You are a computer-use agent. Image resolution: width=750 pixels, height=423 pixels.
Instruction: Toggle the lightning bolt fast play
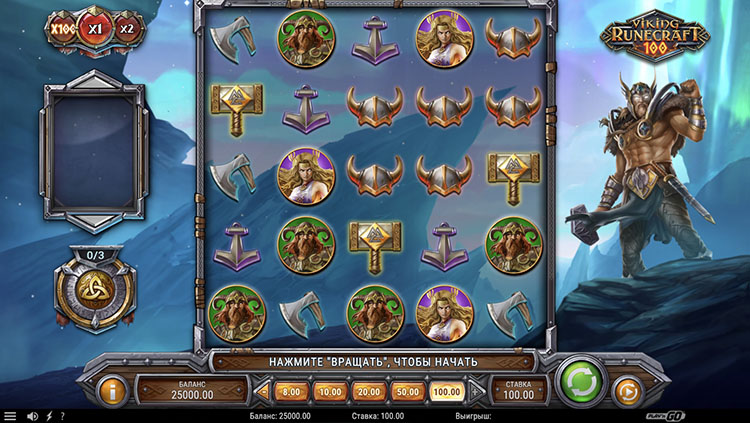[48, 416]
